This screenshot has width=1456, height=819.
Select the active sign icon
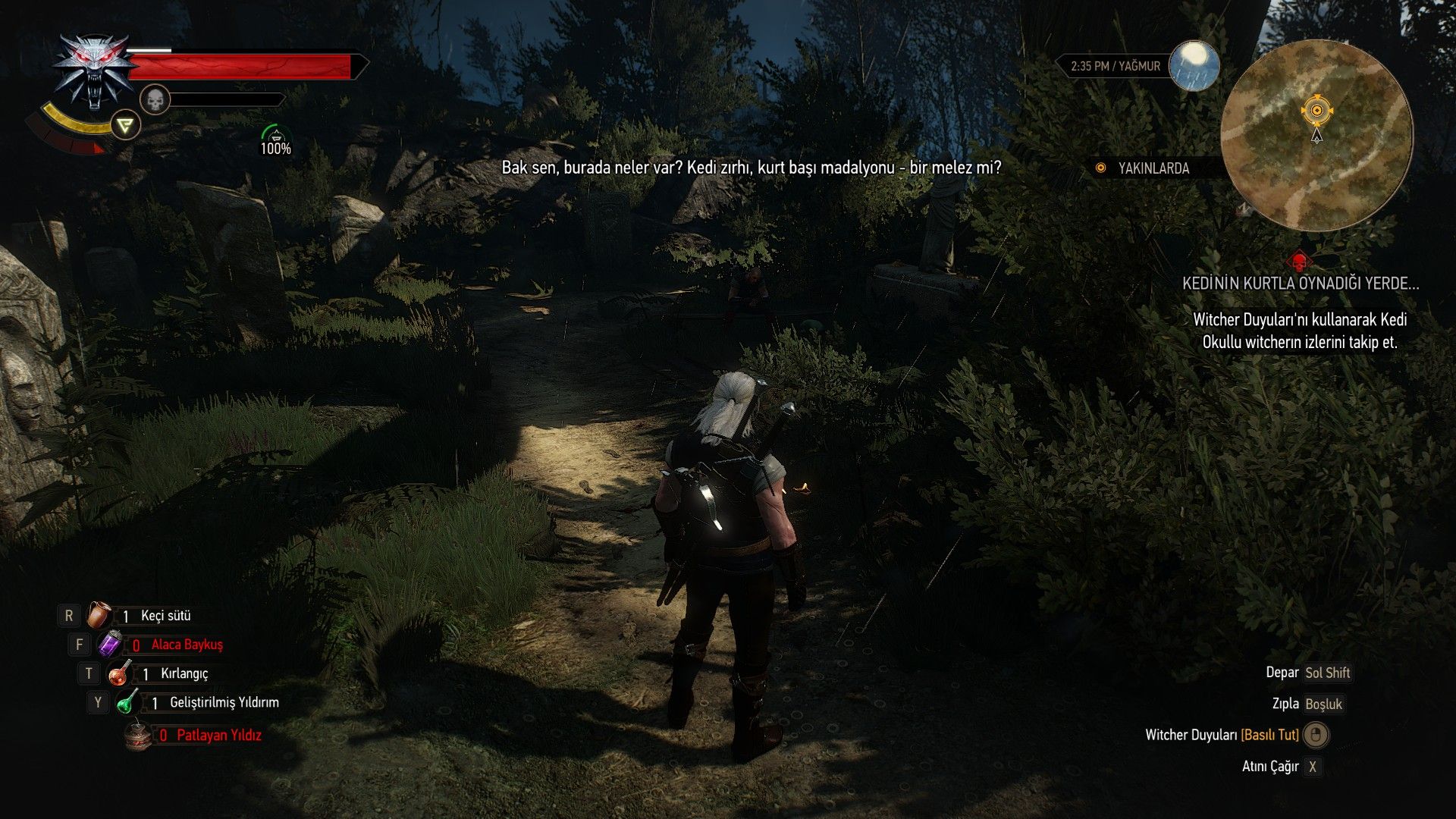125,125
